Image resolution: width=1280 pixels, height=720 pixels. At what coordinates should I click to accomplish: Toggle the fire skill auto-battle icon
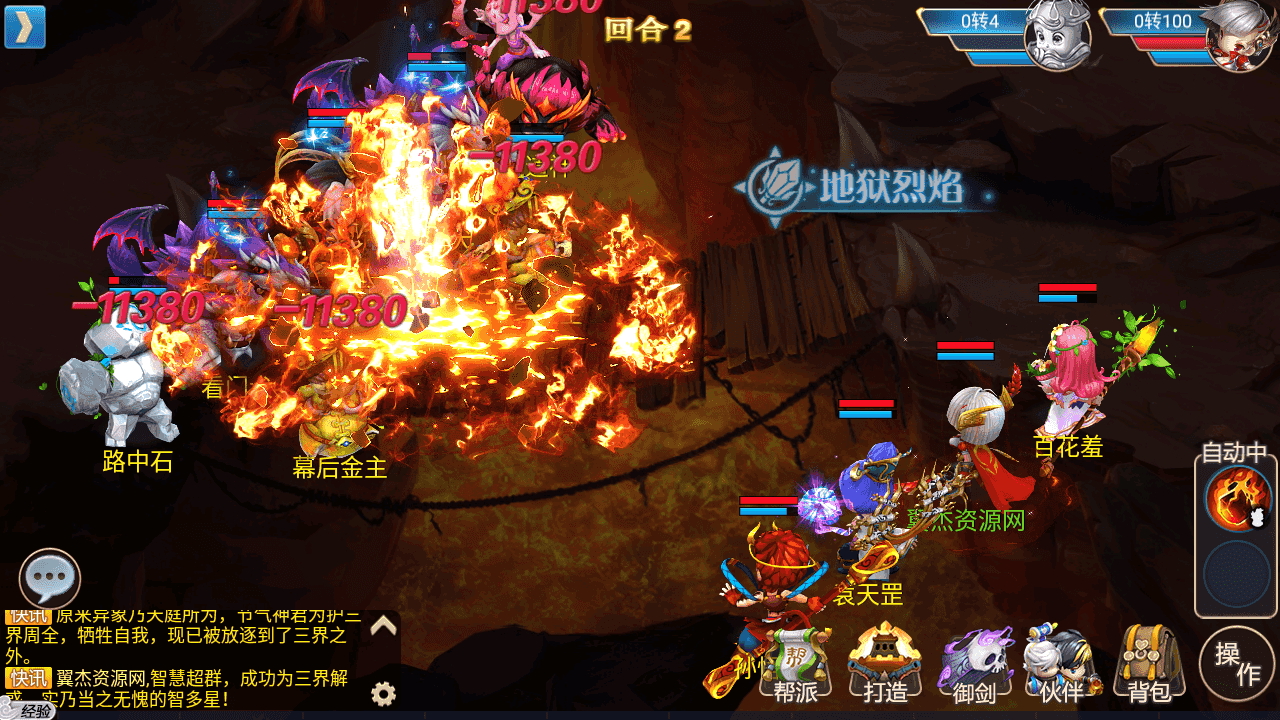pos(1237,499)
